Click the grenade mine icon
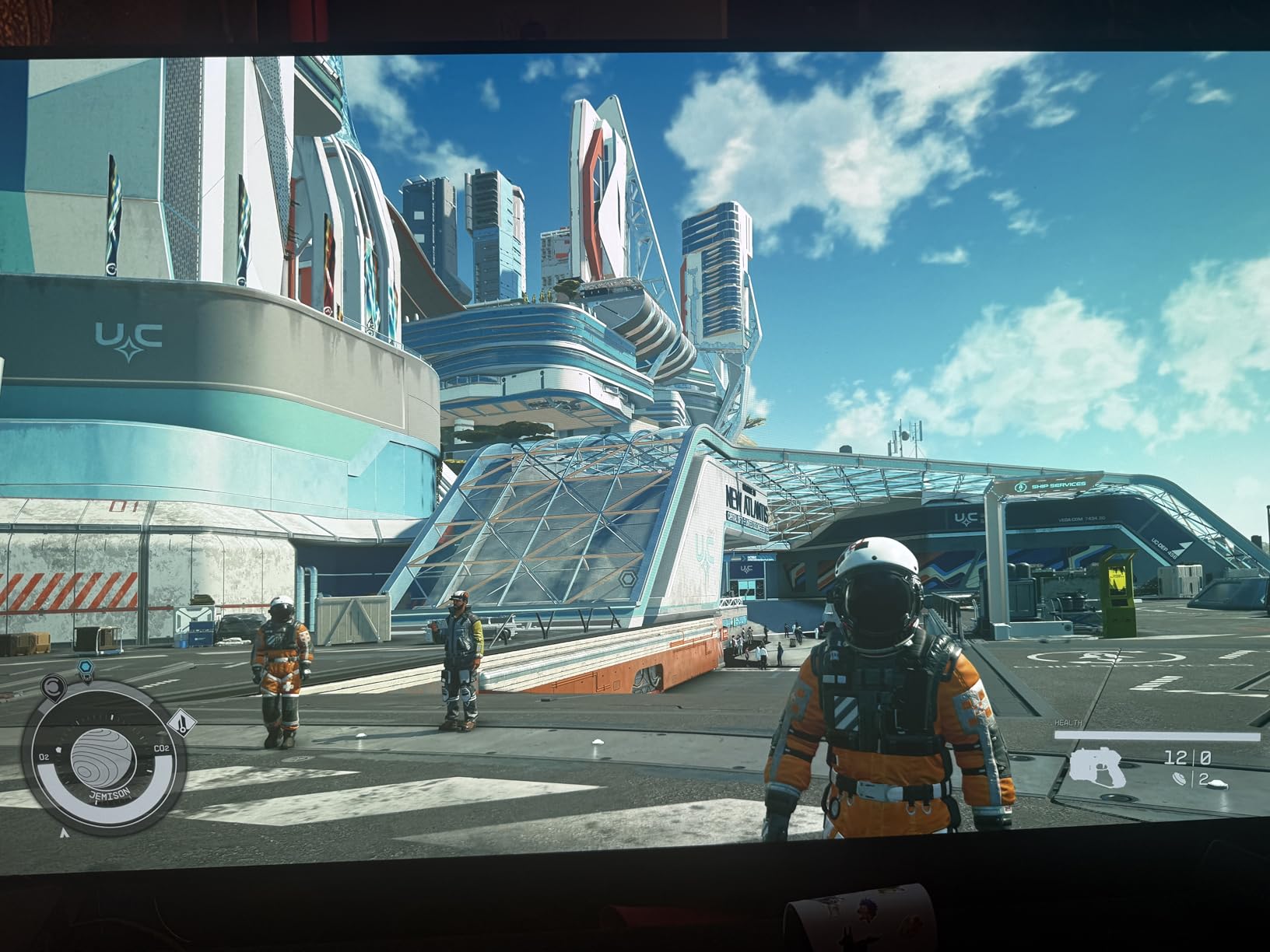Viewport: 1270px width, 952px height. (1180, 778)
